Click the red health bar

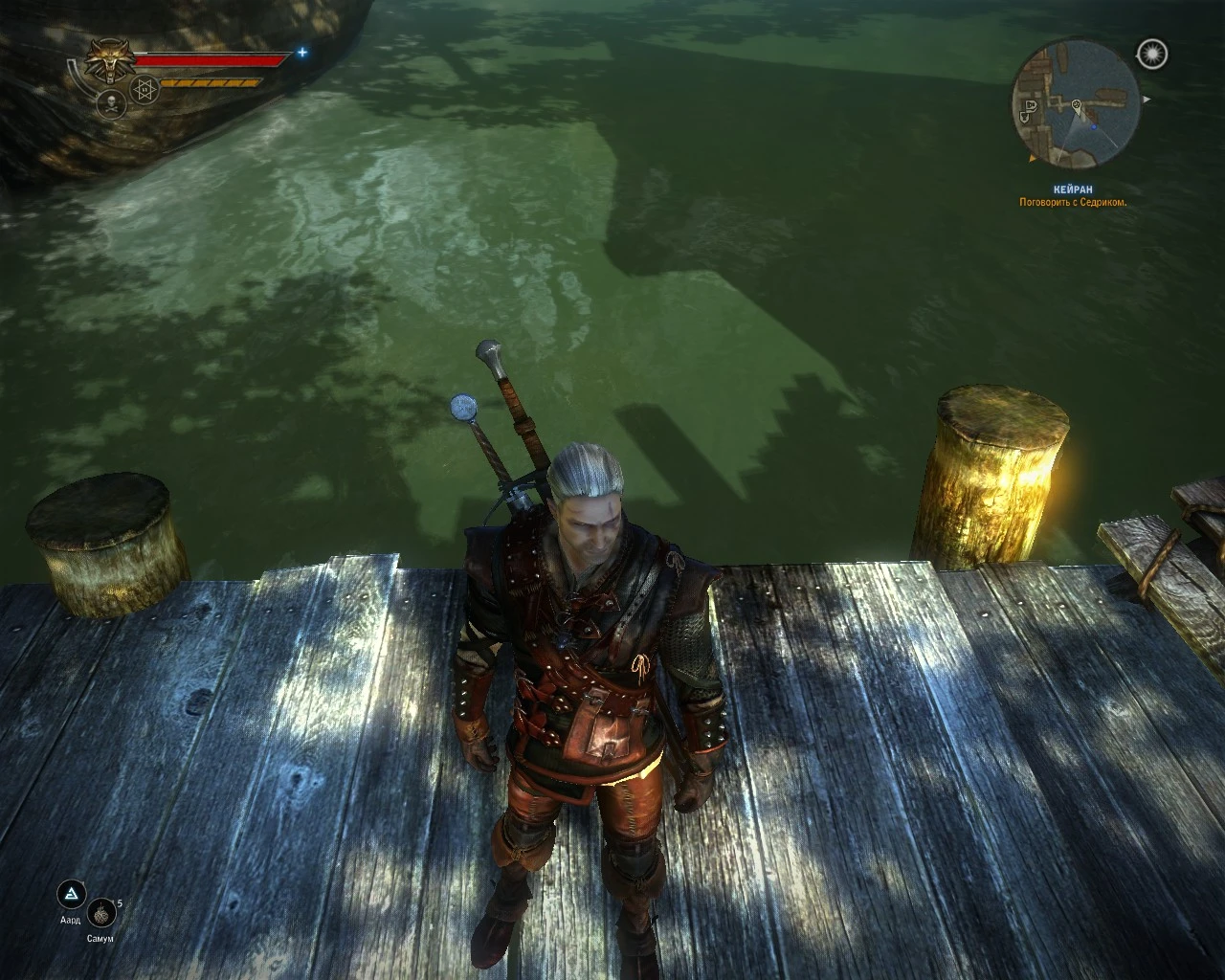pos(209,59)
